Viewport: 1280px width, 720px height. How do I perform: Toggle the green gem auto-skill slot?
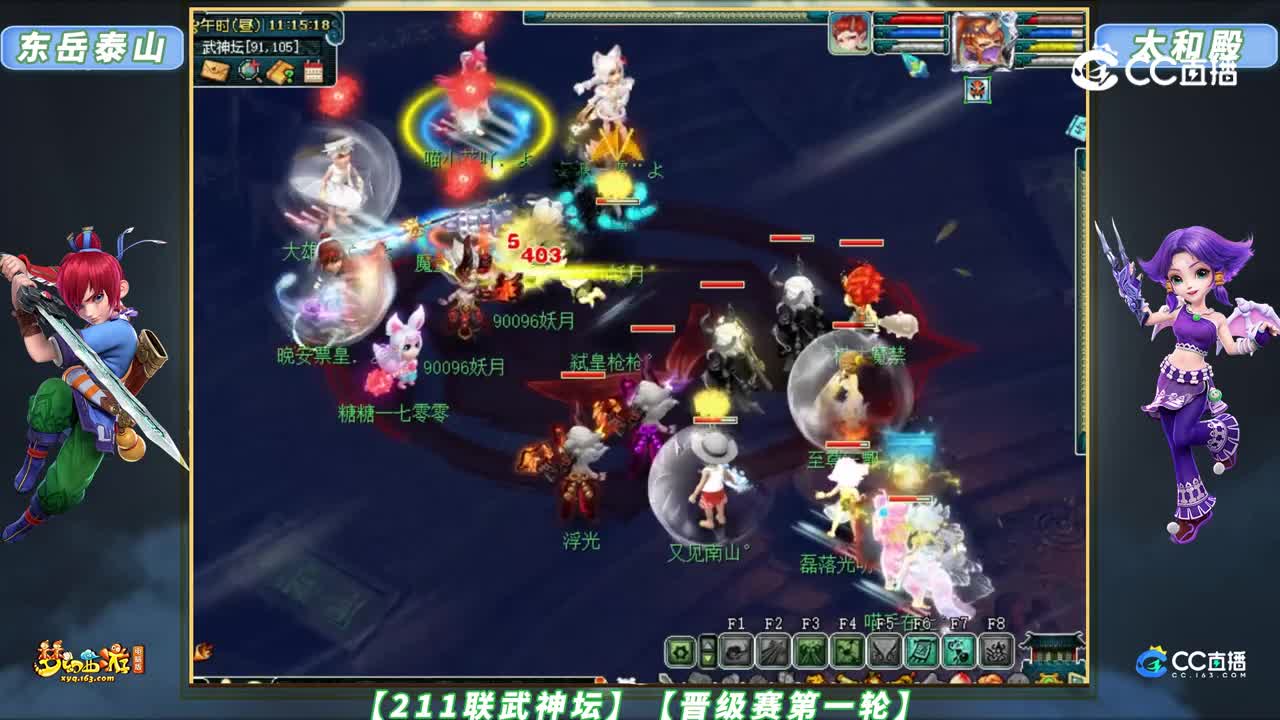click(680, 651)
